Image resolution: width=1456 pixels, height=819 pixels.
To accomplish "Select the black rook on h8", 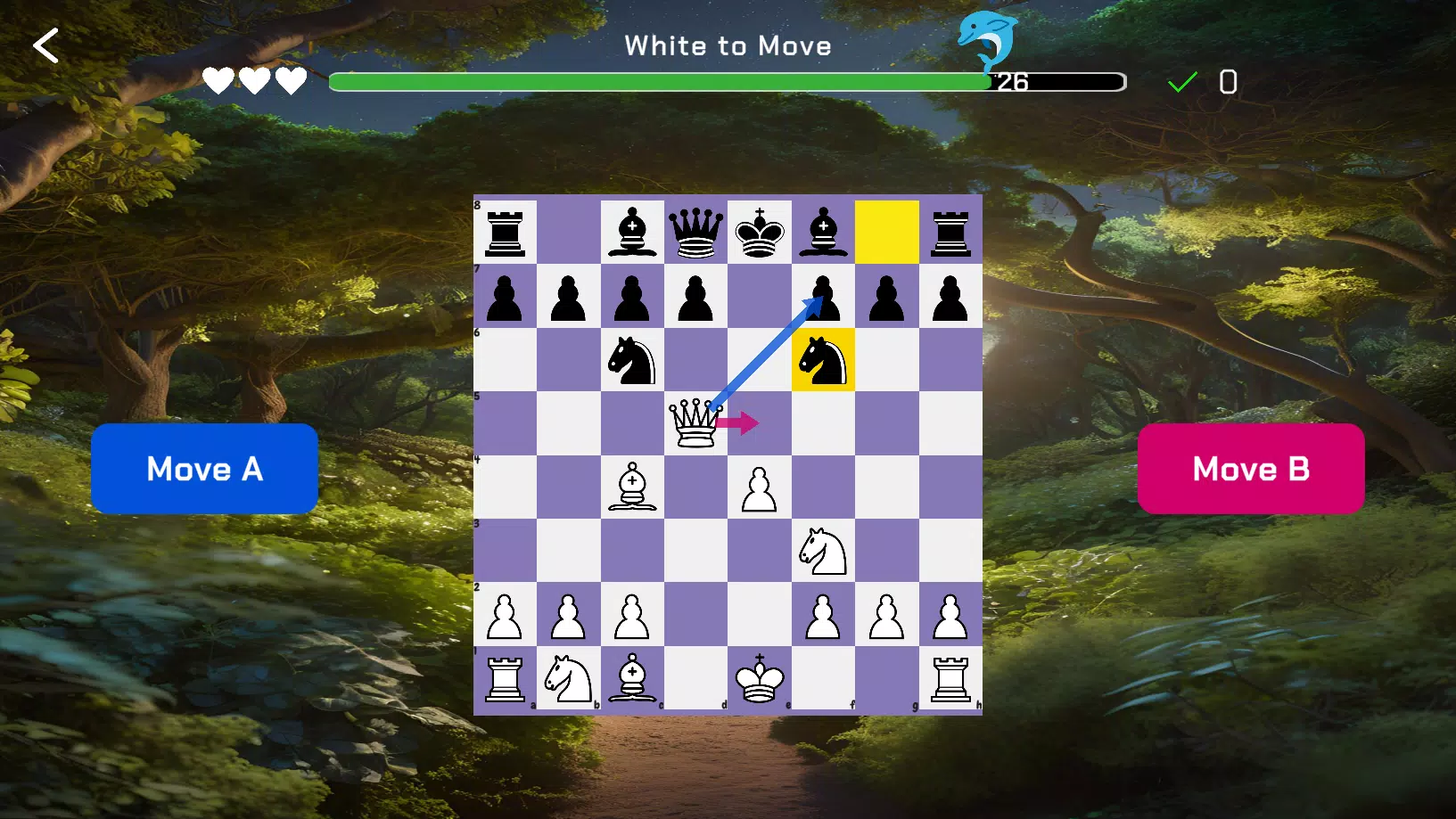I will click(x=950, y=233).
